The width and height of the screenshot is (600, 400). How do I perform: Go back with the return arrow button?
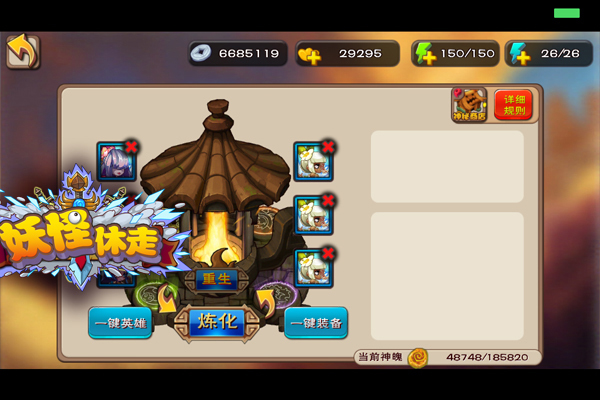pos(22,52)
